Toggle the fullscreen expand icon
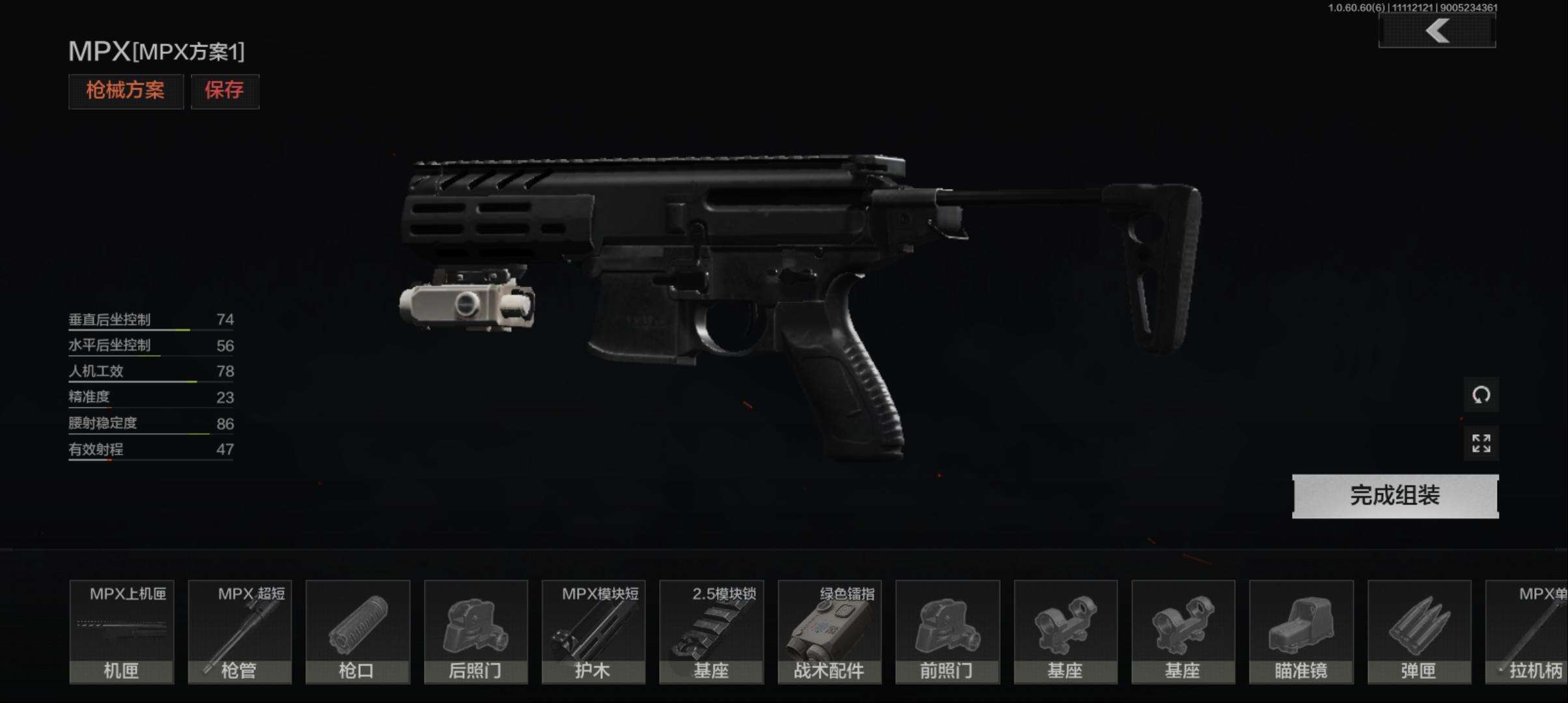Screen dimensions: 1568x703 (1481, 443)
